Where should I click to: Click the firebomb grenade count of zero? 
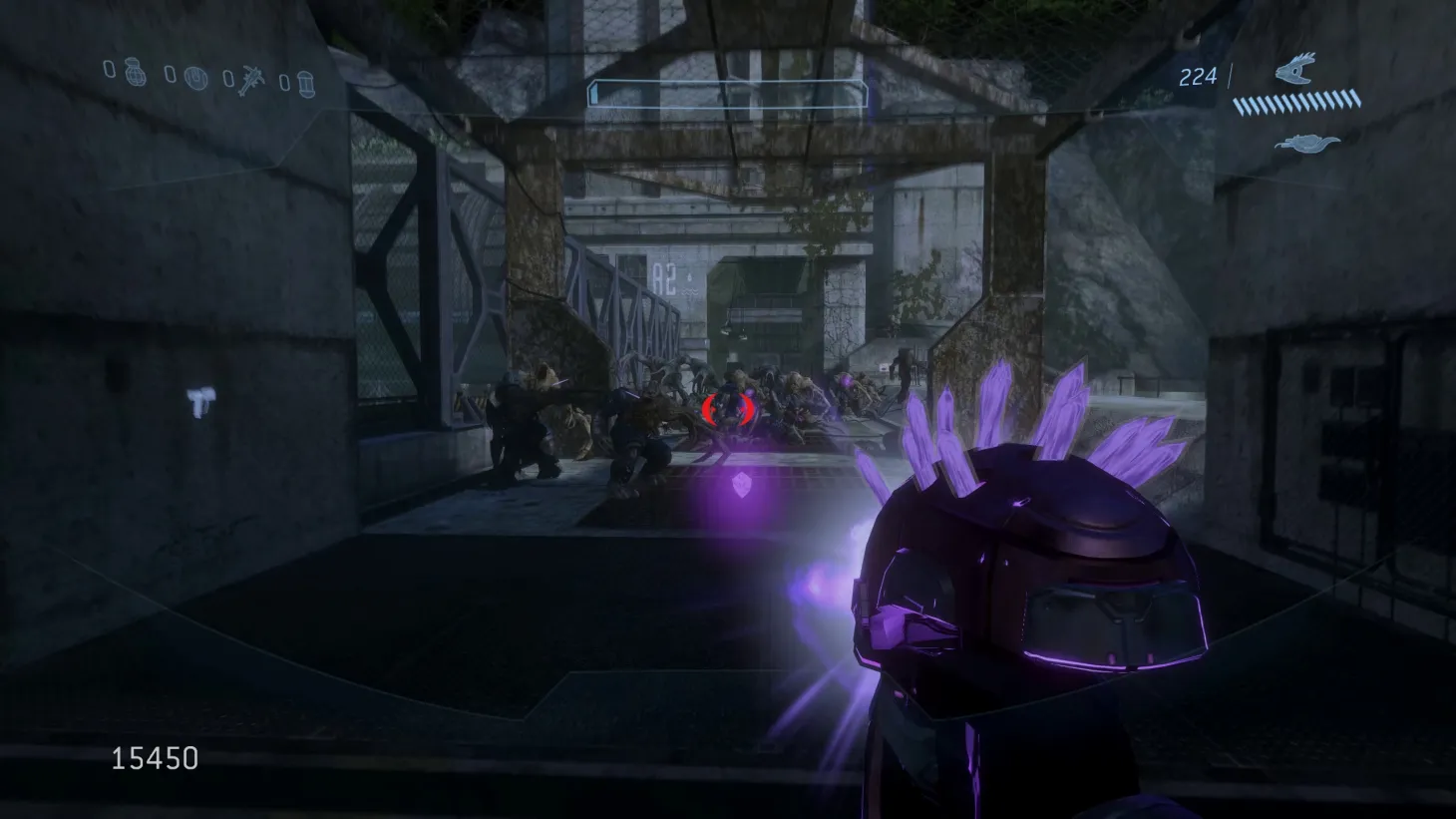click(284, 82)
